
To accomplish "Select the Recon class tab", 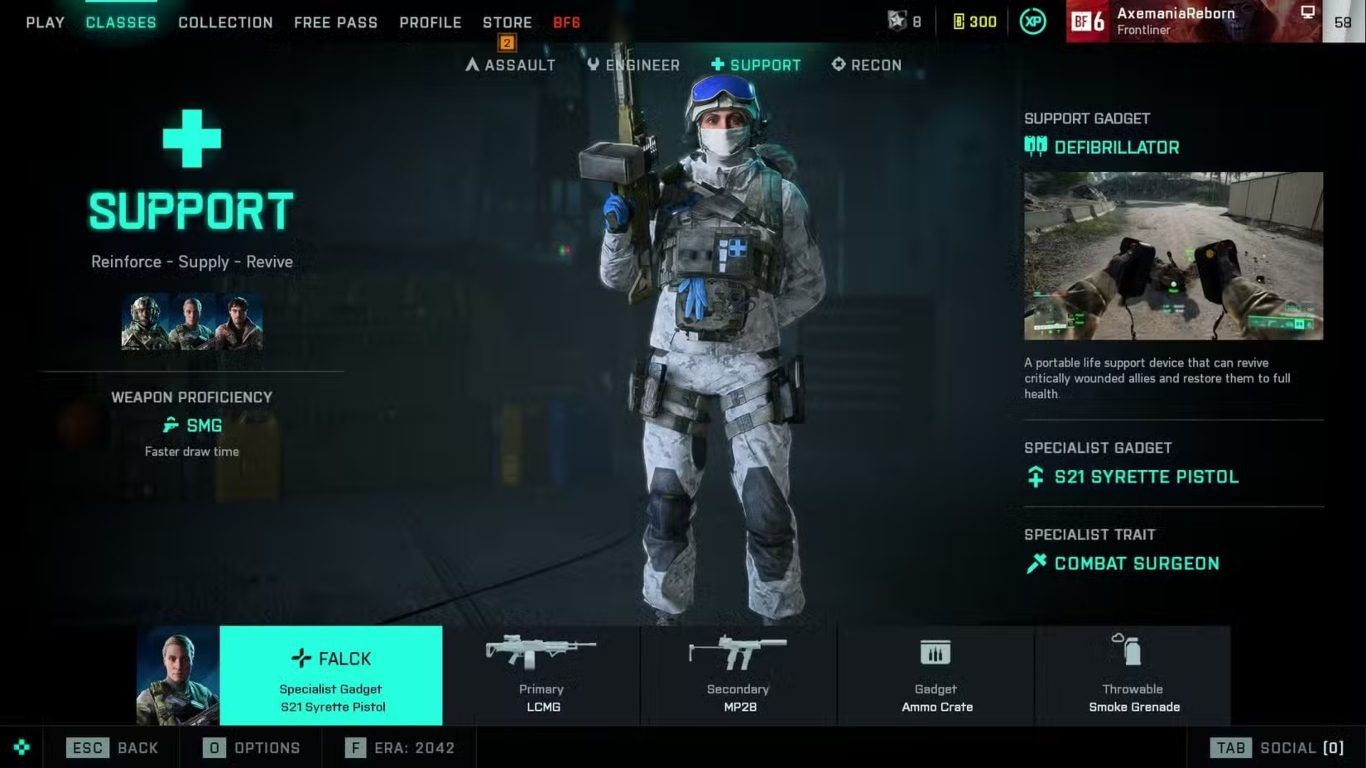I will [866, 65].
